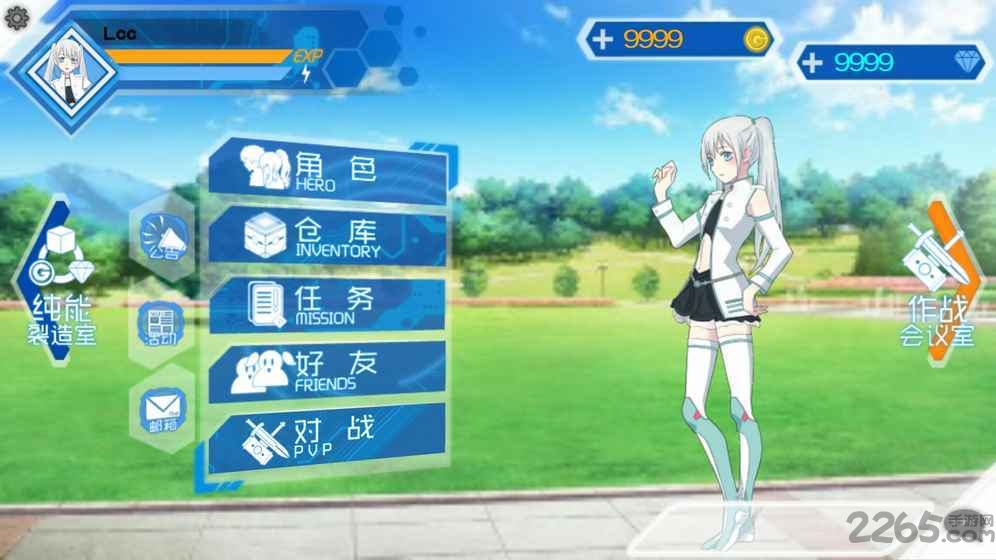Open the settings gear icon
The height and width of the screenshot is (560, 996).
(17, 16)
